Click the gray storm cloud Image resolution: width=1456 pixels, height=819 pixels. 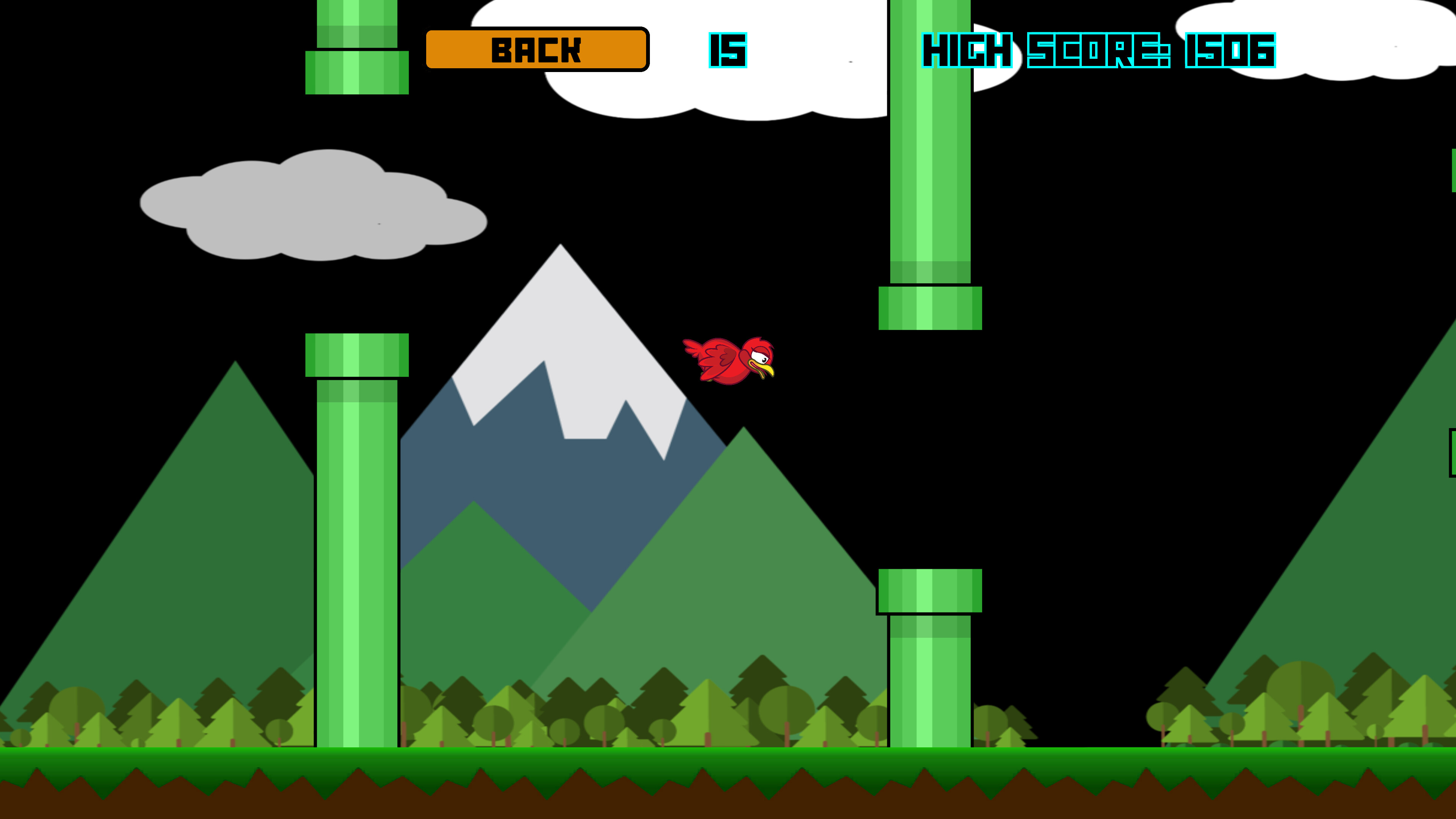point(314,209)
